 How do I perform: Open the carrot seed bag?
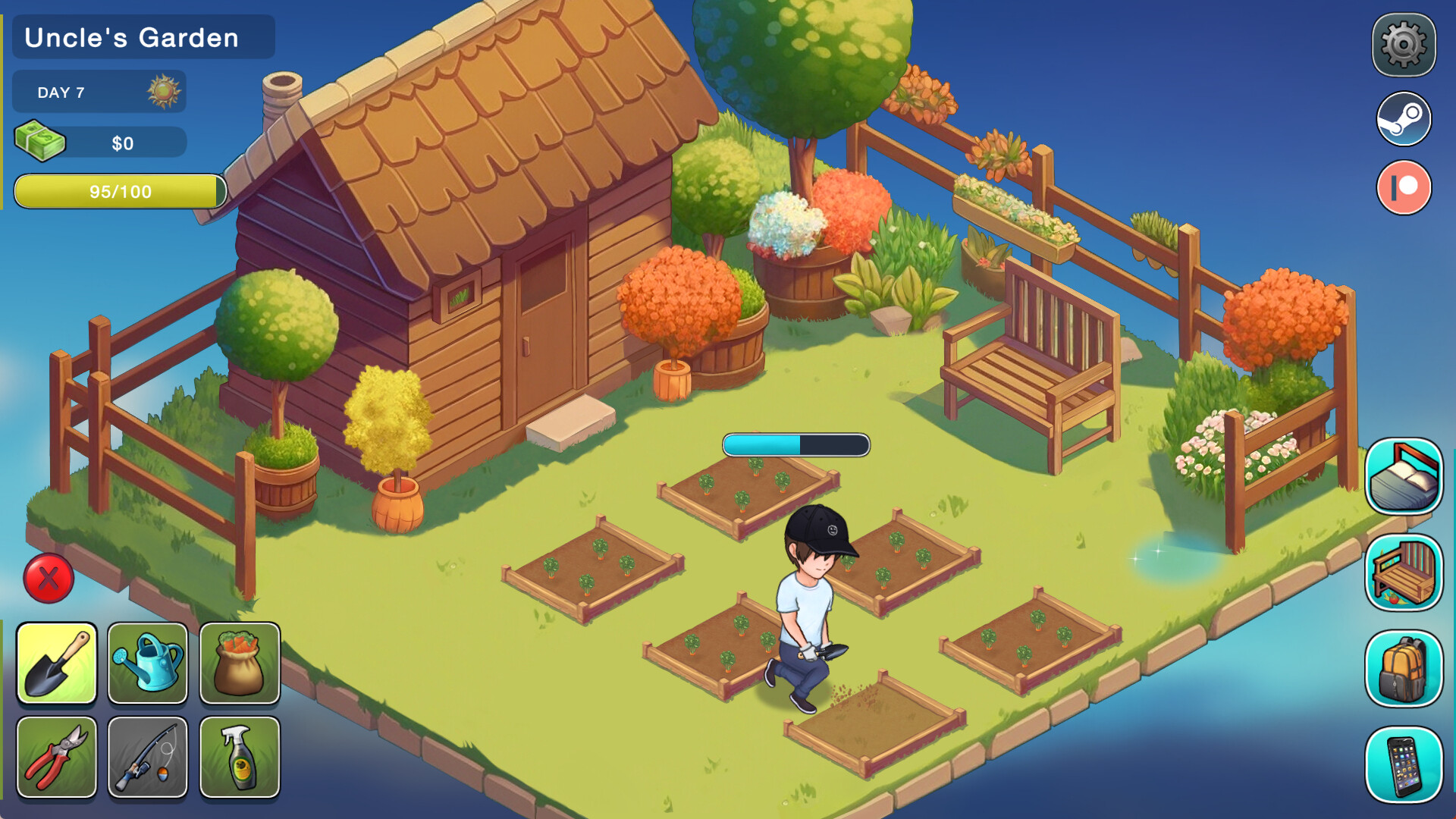point(240,664)
